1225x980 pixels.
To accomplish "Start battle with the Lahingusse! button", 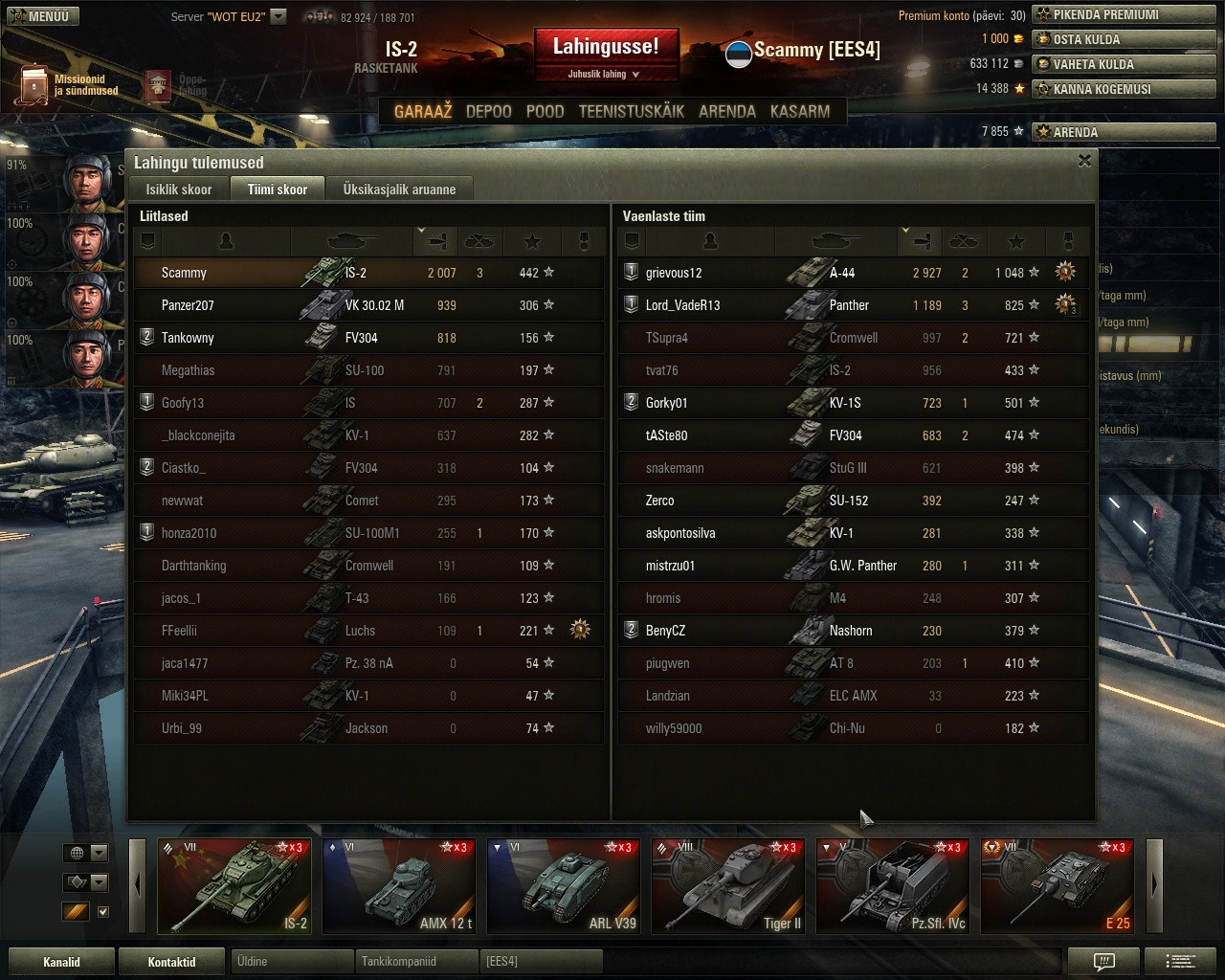I will point(605,47).
